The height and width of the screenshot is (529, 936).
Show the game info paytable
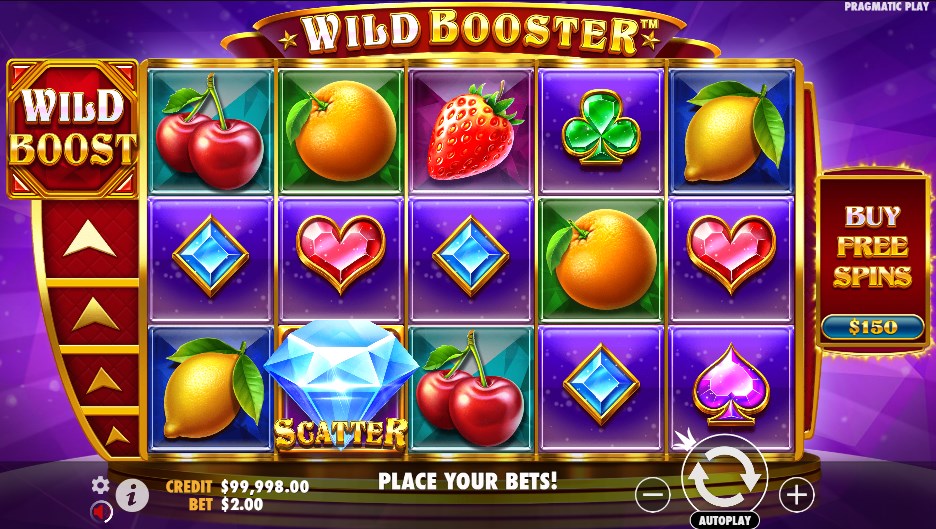tap(131, 493)
